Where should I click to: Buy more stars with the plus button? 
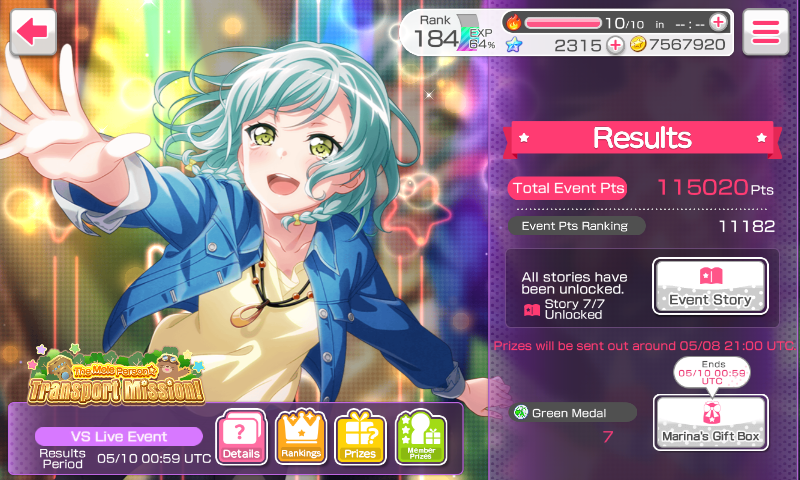[x=614, y=44]
